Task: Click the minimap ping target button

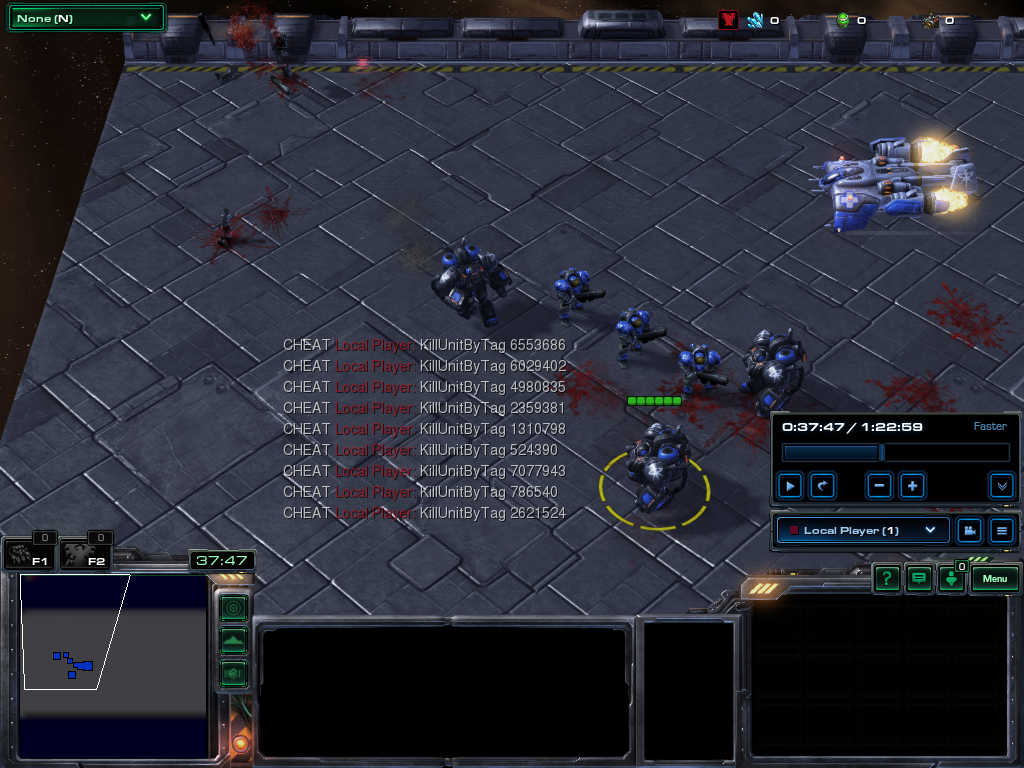Action: [x=233, y=607]
